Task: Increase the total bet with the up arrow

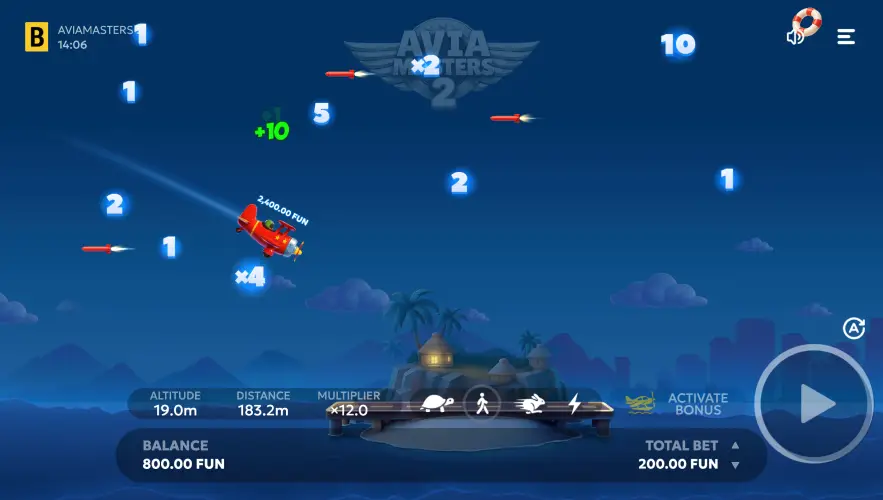Action: point(736,446)
